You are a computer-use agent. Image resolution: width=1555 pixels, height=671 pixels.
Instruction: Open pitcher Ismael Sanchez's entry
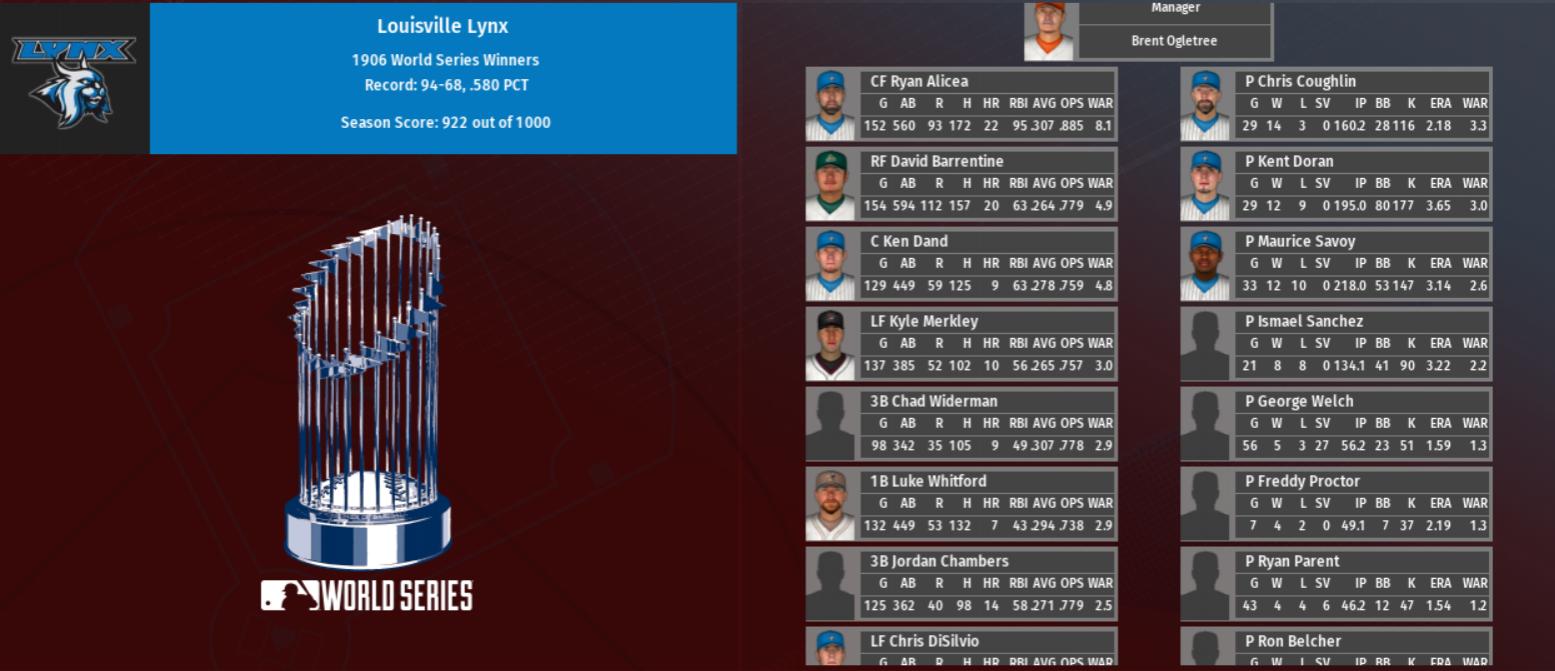click(1304, 321)
